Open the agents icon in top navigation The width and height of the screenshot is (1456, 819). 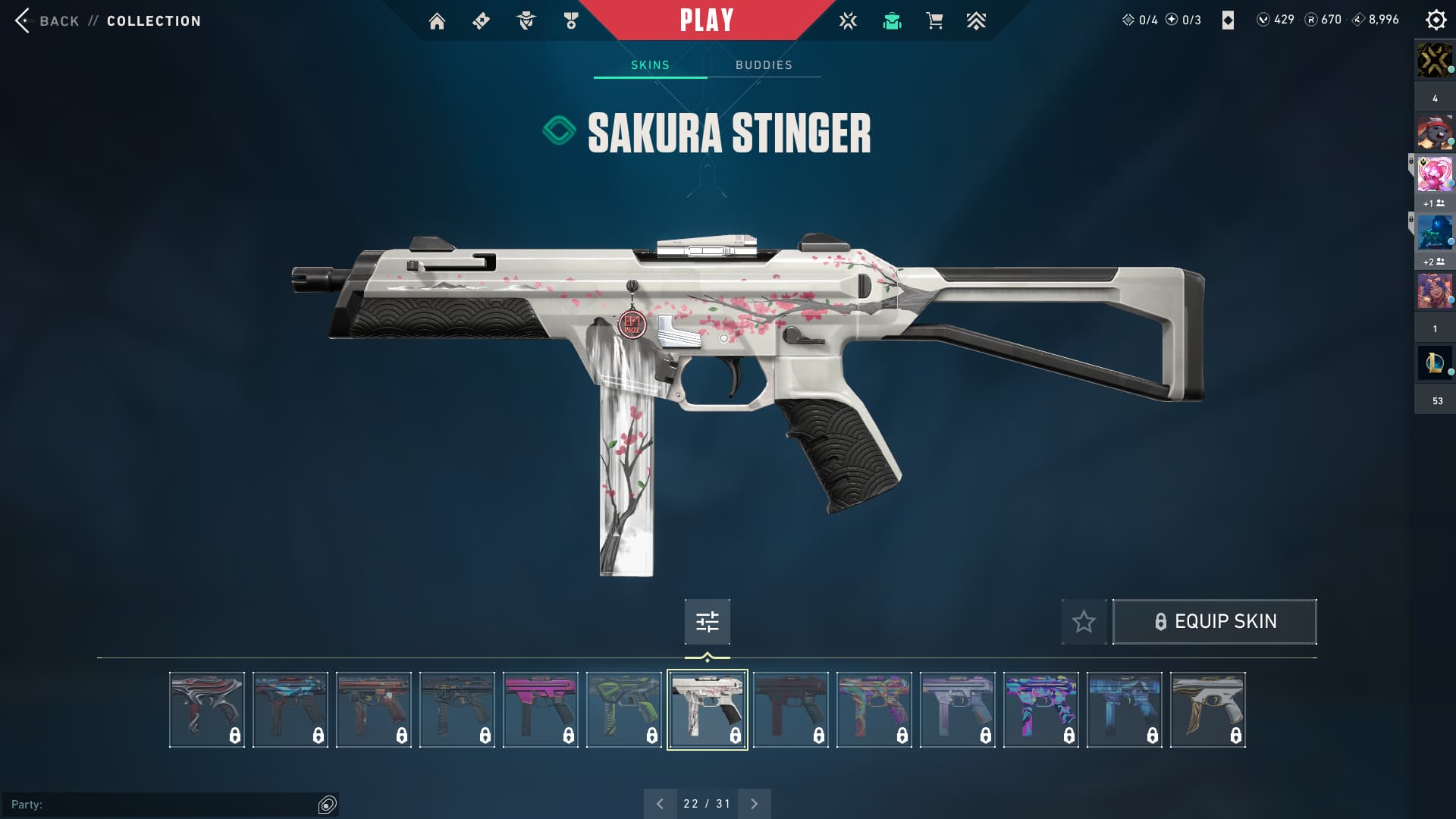point(526,21)
